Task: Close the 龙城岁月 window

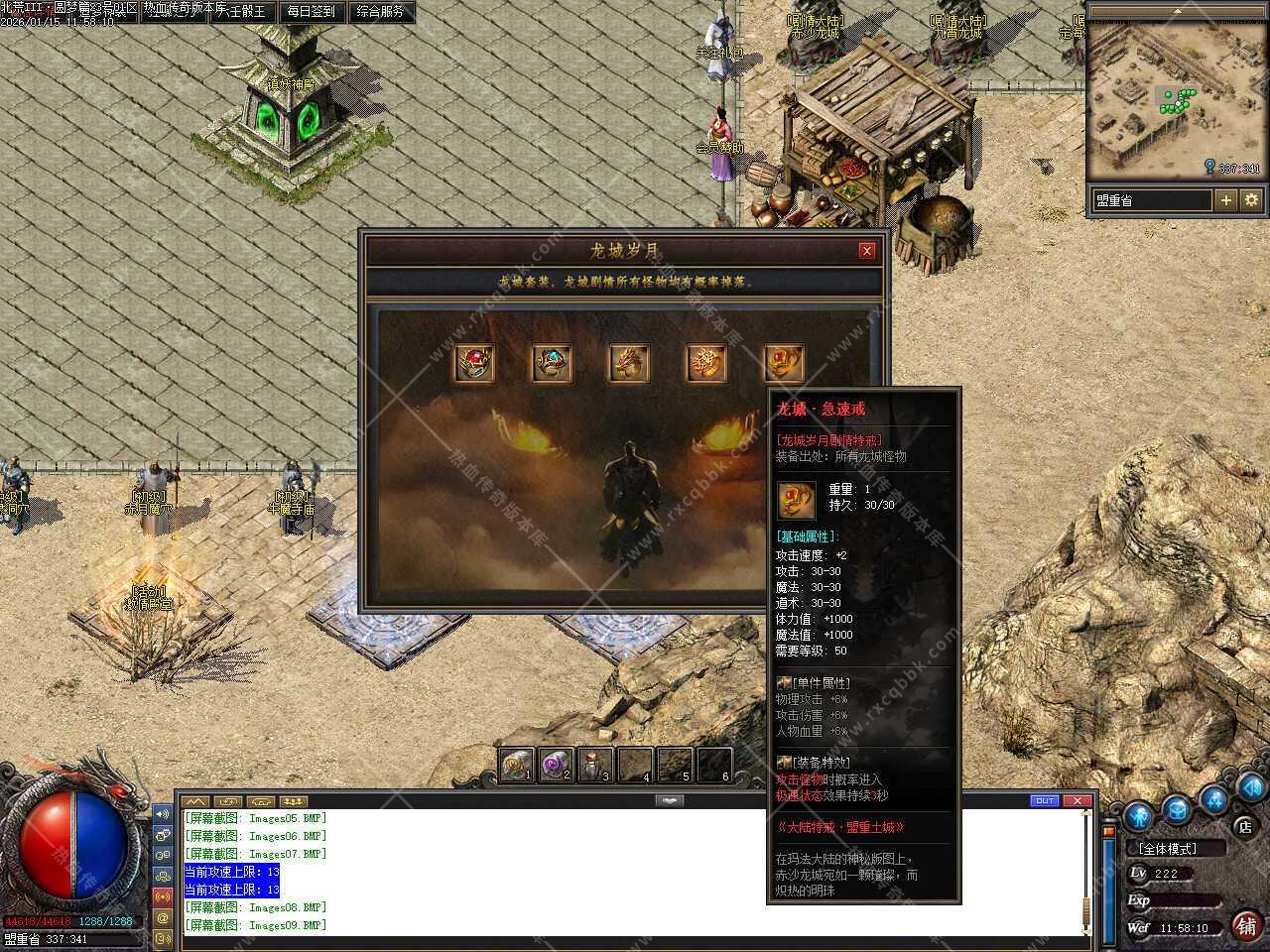Action: coord(866,251)
